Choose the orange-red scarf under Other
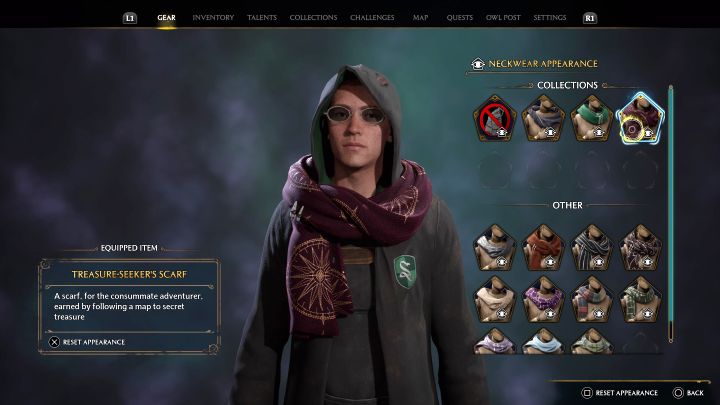720x405 pixels. 541,247
